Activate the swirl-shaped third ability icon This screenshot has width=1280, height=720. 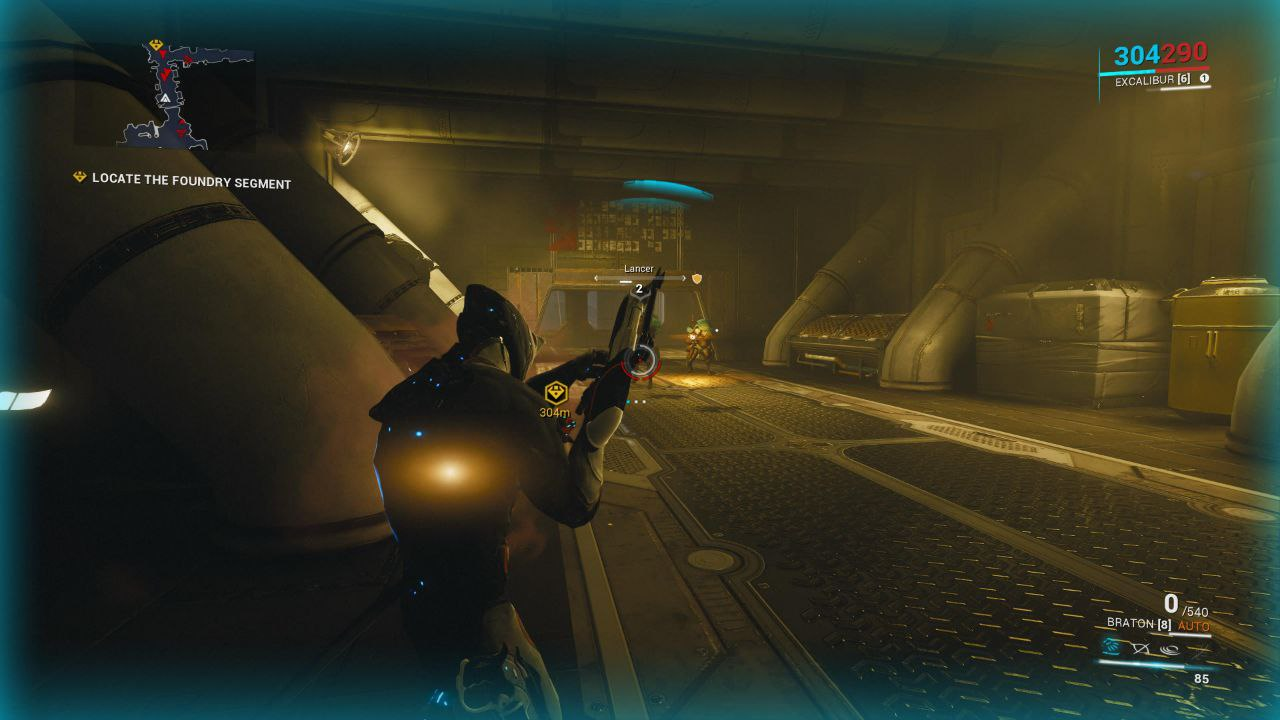(1169, 648)
